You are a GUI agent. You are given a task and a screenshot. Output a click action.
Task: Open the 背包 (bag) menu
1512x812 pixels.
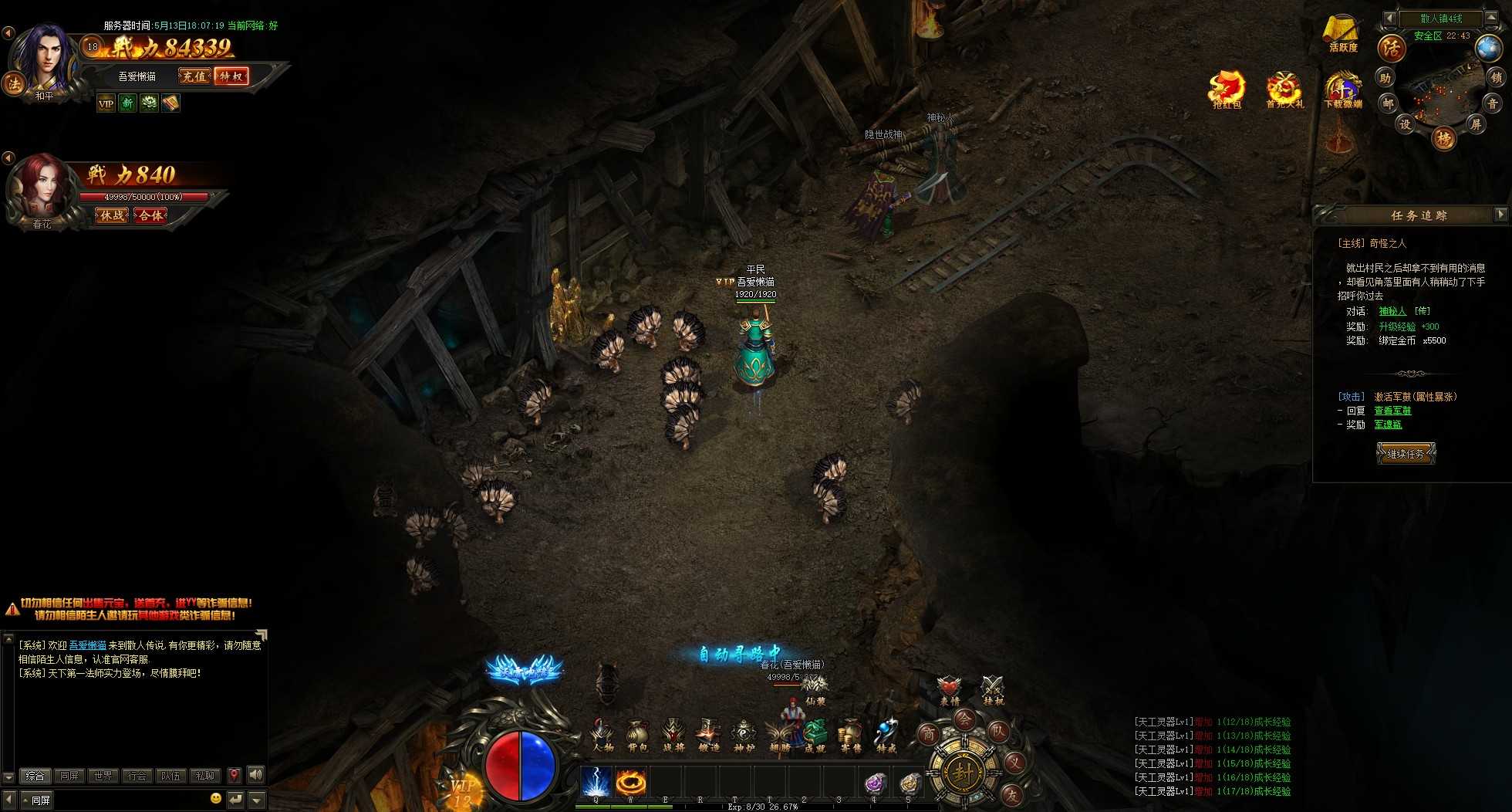(637, 734)
